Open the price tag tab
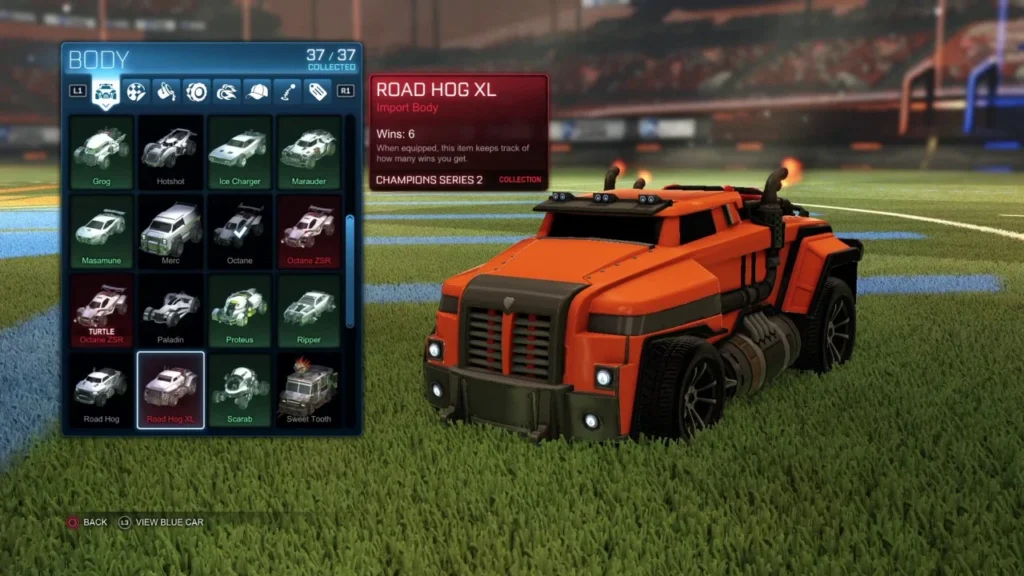The width and height of the screenshot is (1024, 576). point(317,92)
